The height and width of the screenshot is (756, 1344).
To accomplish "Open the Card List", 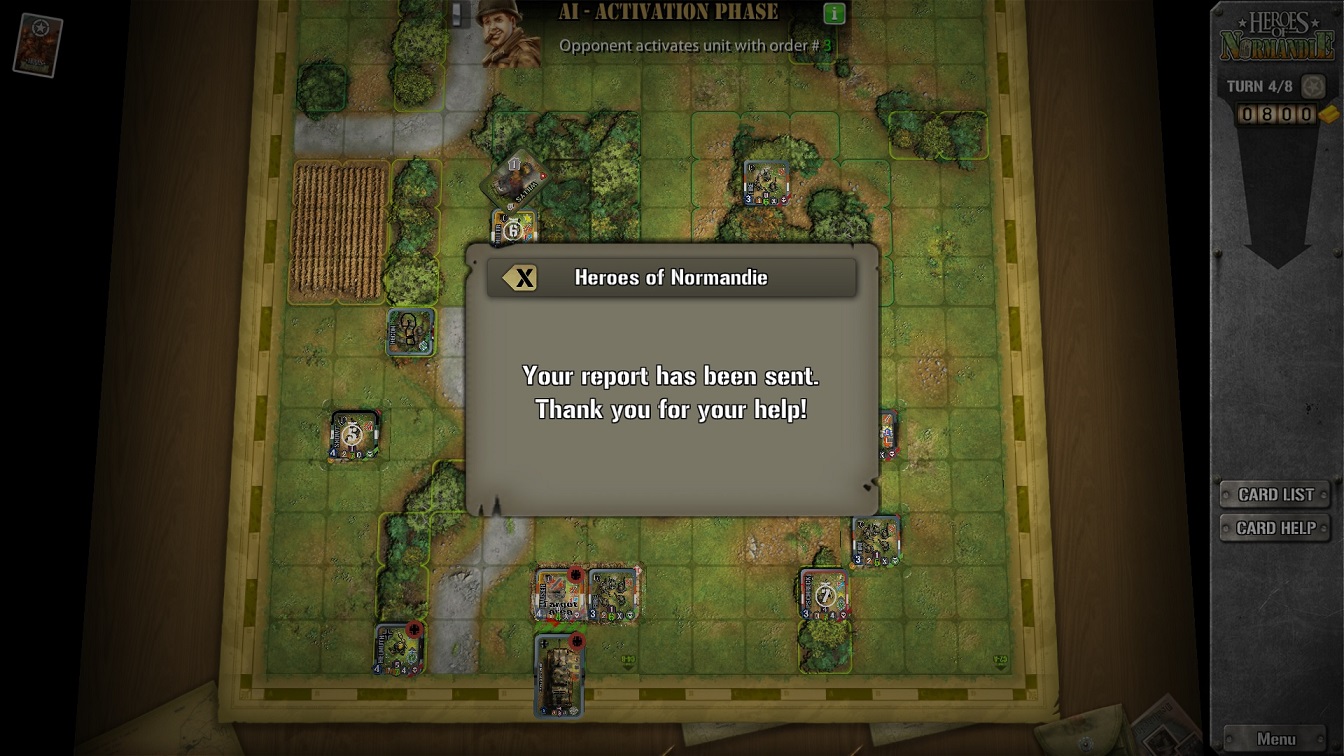I will [x=1275, y=494].
